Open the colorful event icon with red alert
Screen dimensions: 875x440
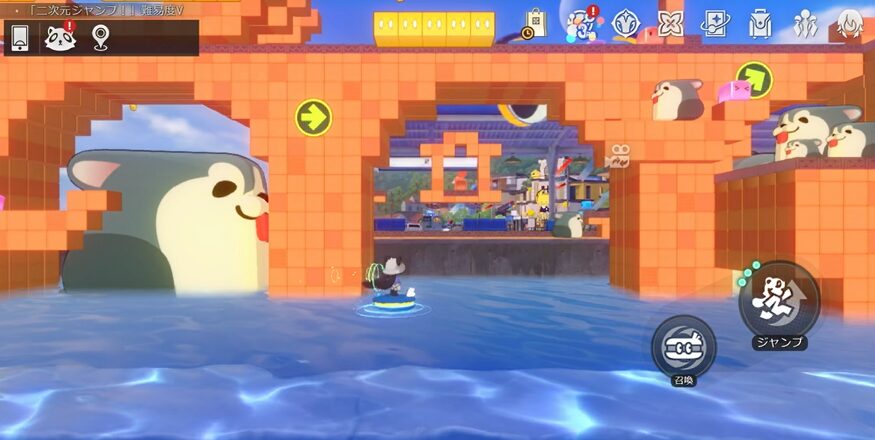point(582,23)
